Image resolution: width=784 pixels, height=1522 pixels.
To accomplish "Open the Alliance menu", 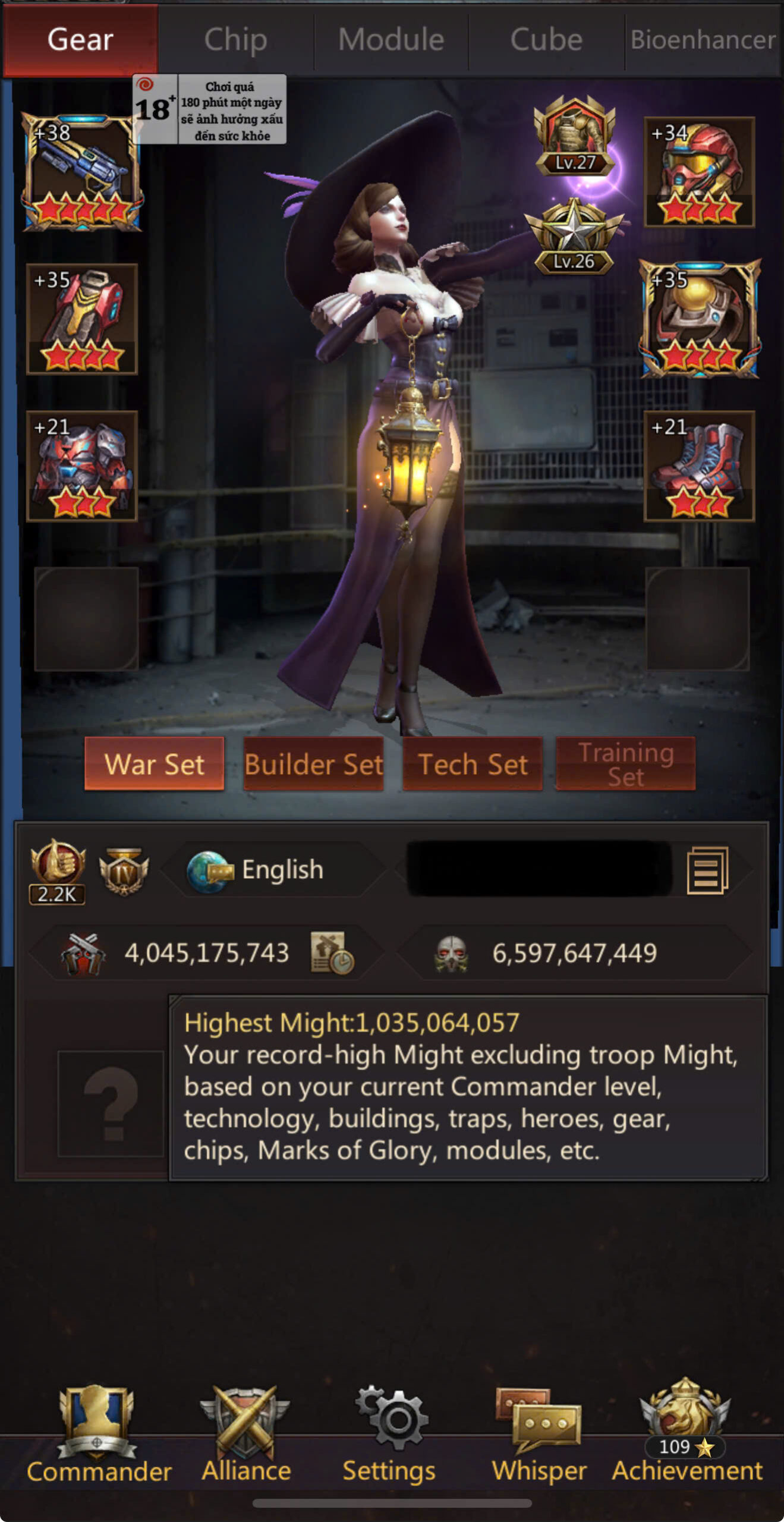I will coord(245,1433).
